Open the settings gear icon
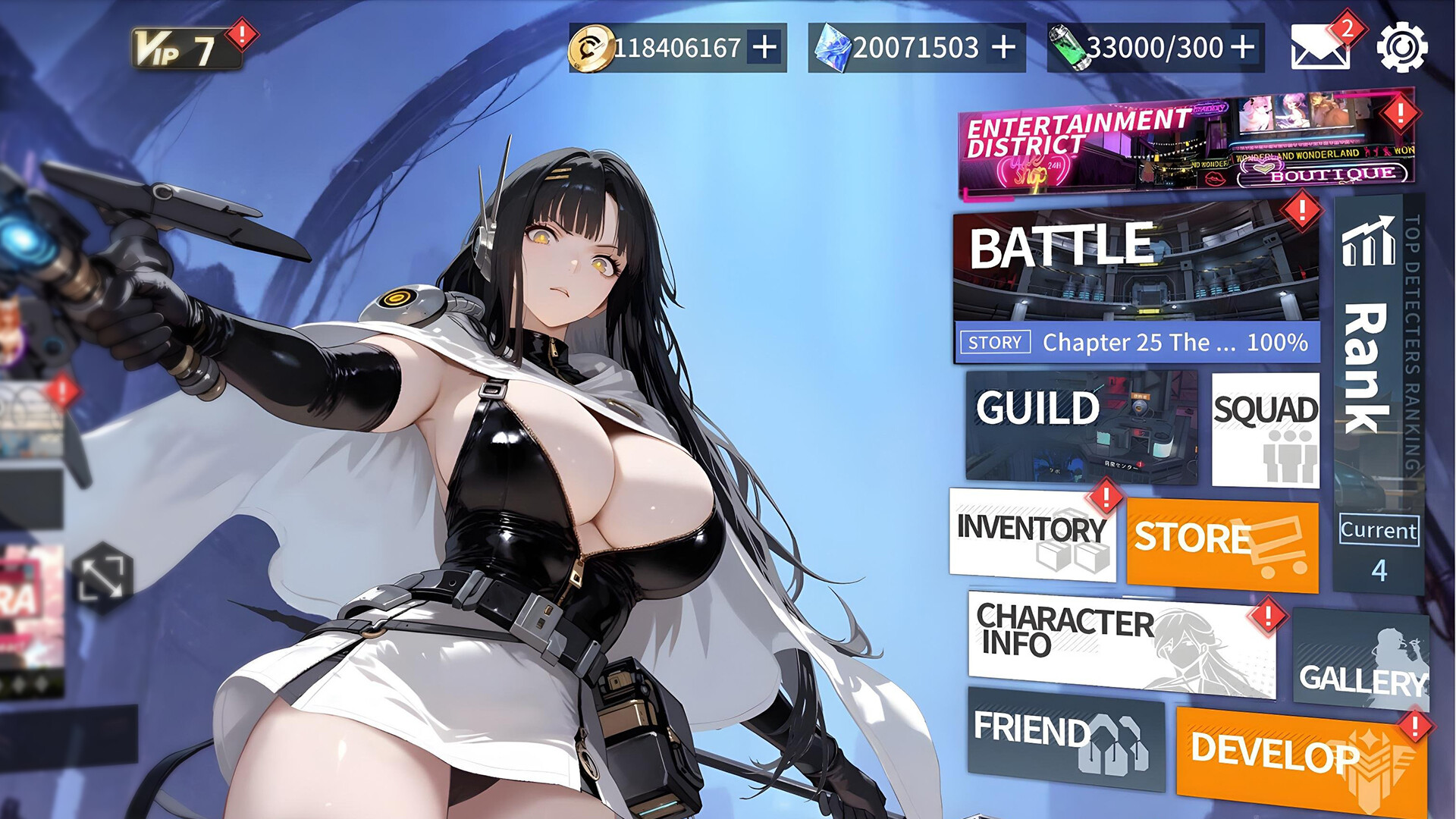 (1402, 47)
